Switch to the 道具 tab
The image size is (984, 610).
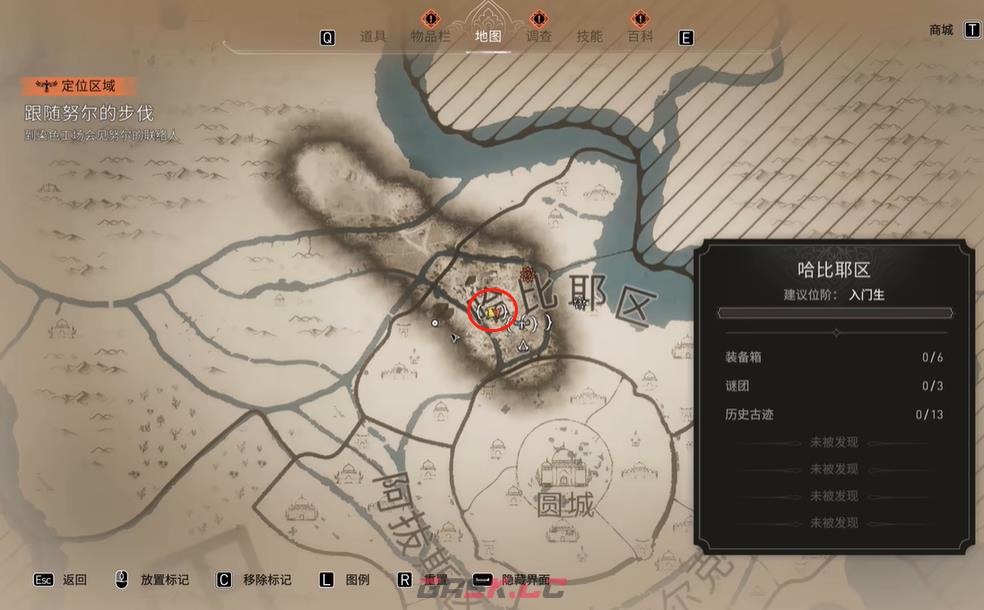click(x=372, y=37)
